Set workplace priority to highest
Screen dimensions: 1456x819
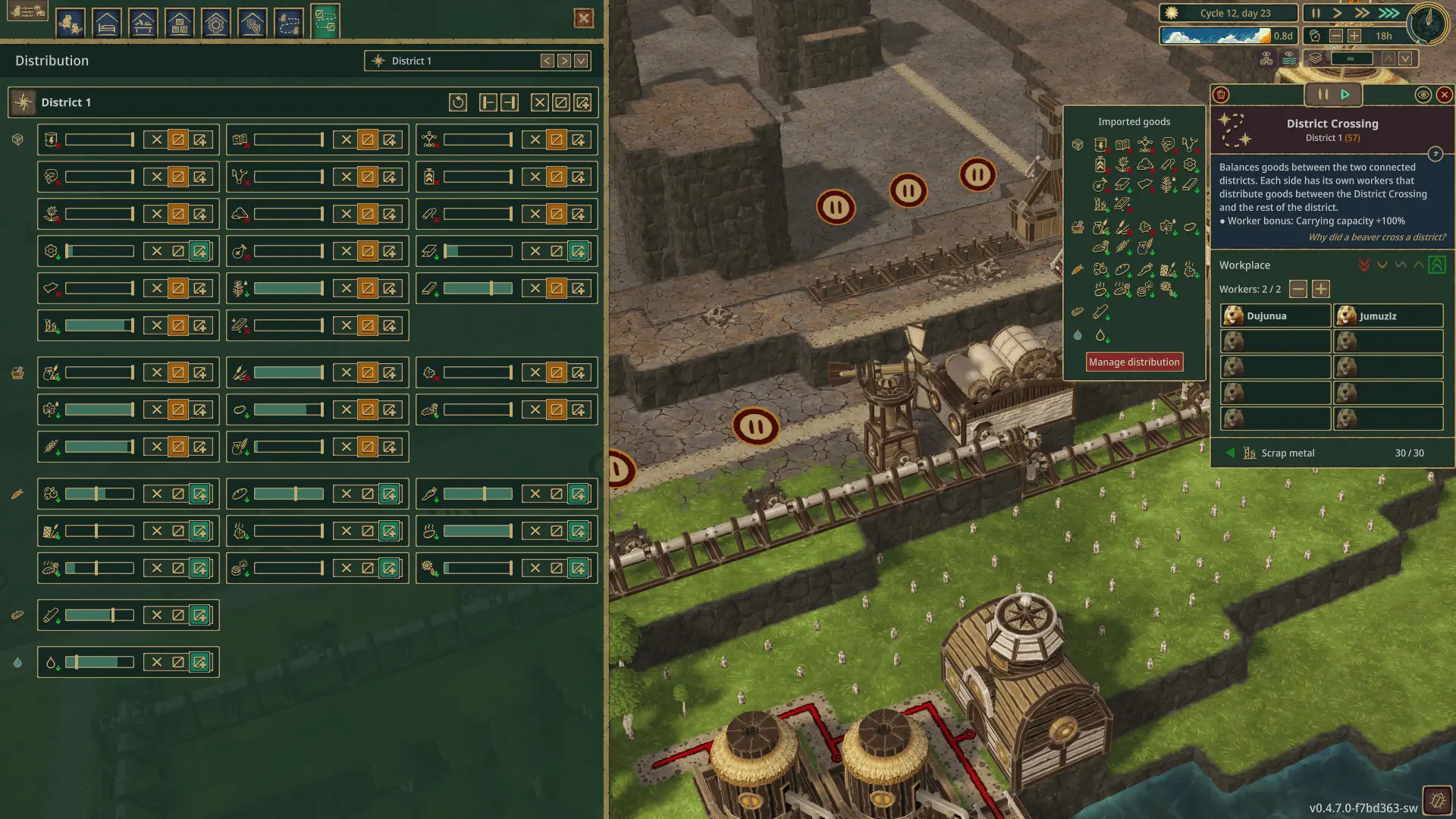[x=1437, y=265]
